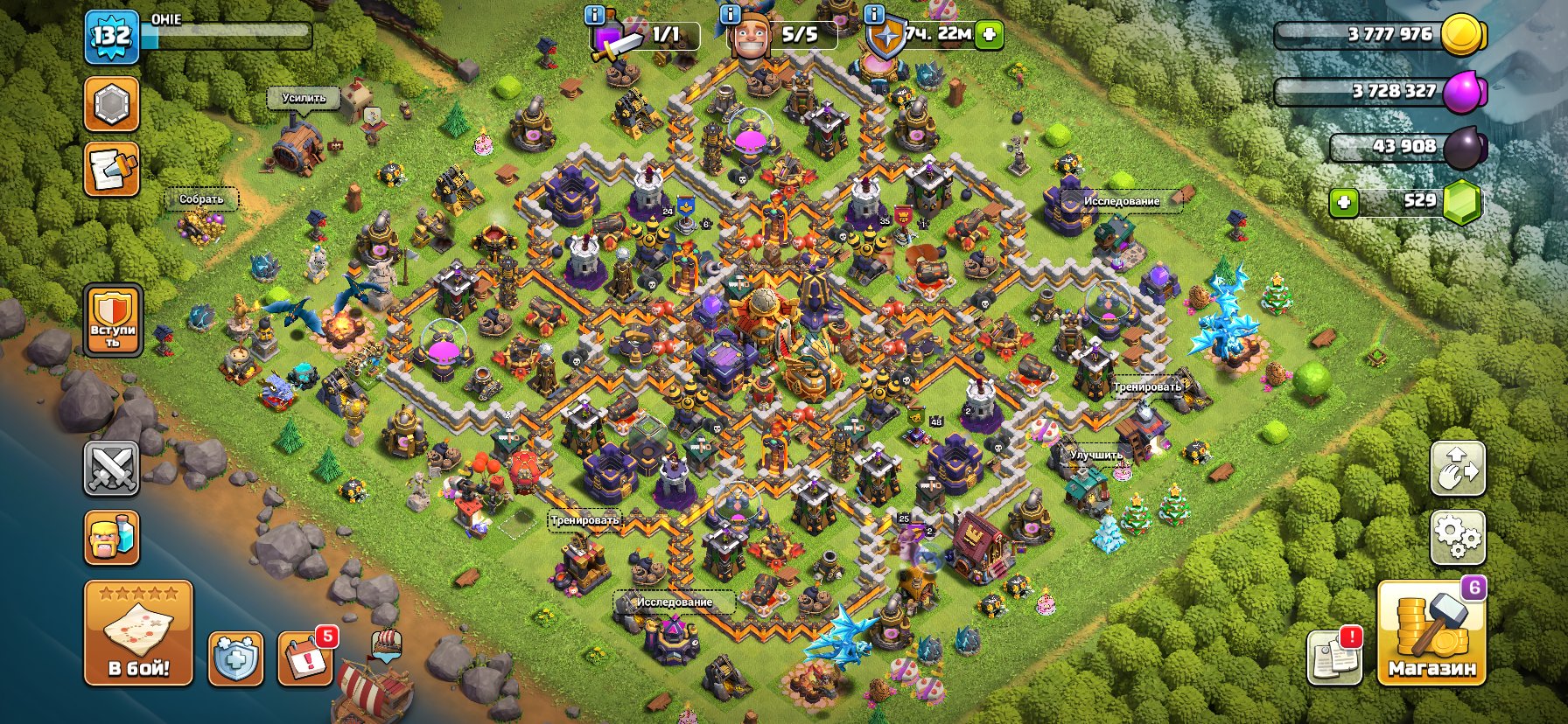Tap Собрать to collect gold
This screenshot has height=724, width=1568.
202,200
